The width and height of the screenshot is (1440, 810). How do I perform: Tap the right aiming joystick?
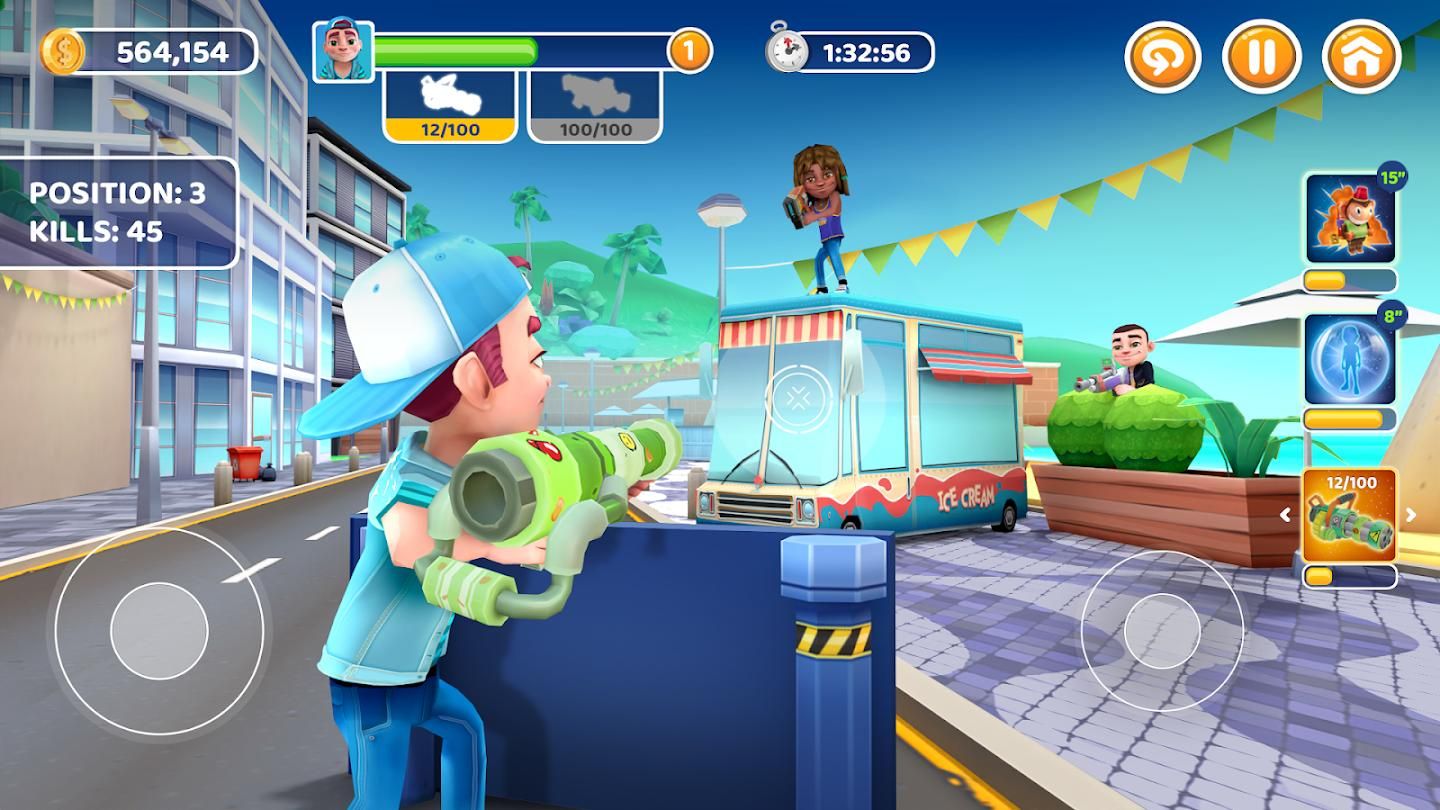[1161, 631]
